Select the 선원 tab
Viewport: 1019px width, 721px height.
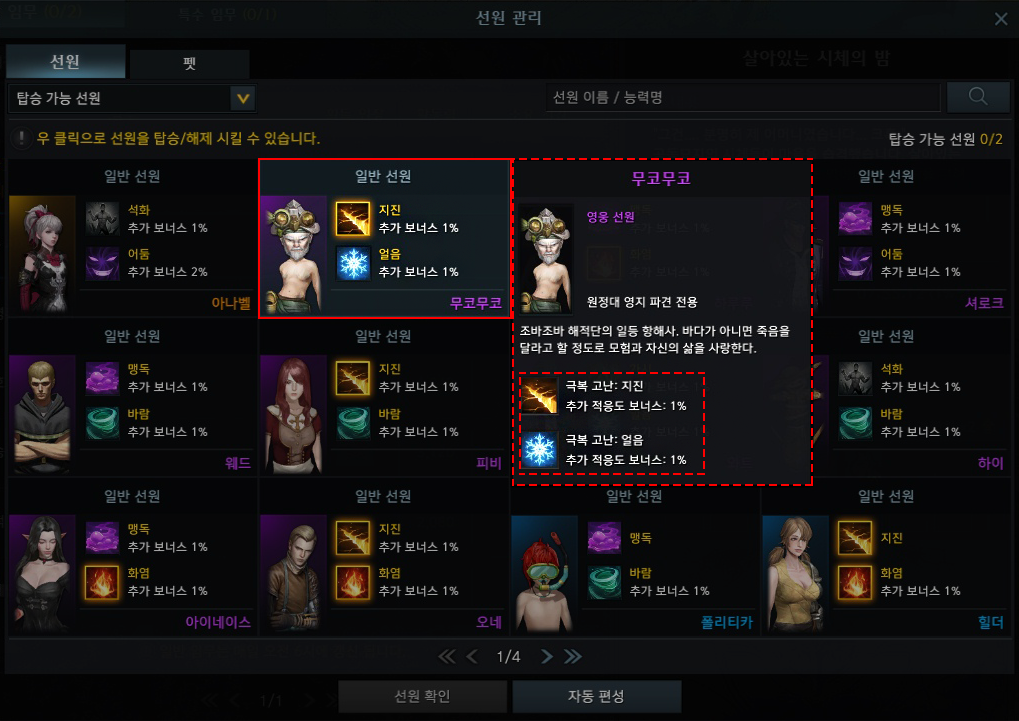click(65, 62)
